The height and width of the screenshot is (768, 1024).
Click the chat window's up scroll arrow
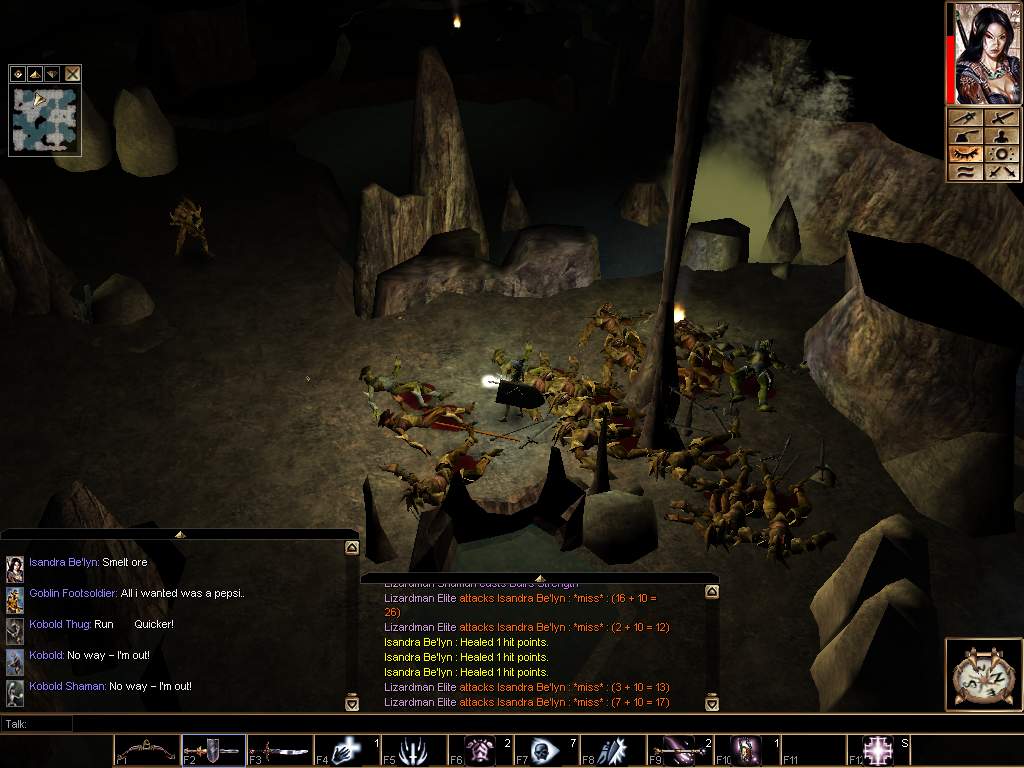tap(352, 548)
